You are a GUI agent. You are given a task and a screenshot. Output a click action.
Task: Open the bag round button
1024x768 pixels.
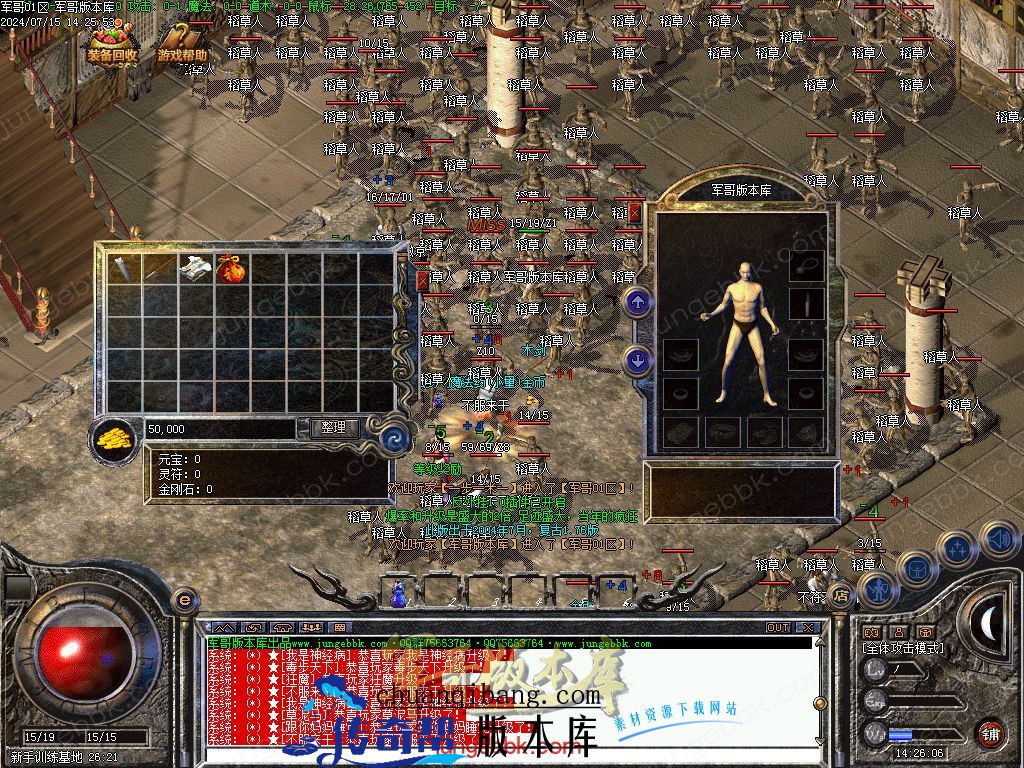pyautogui.click(x=917, y=569)
